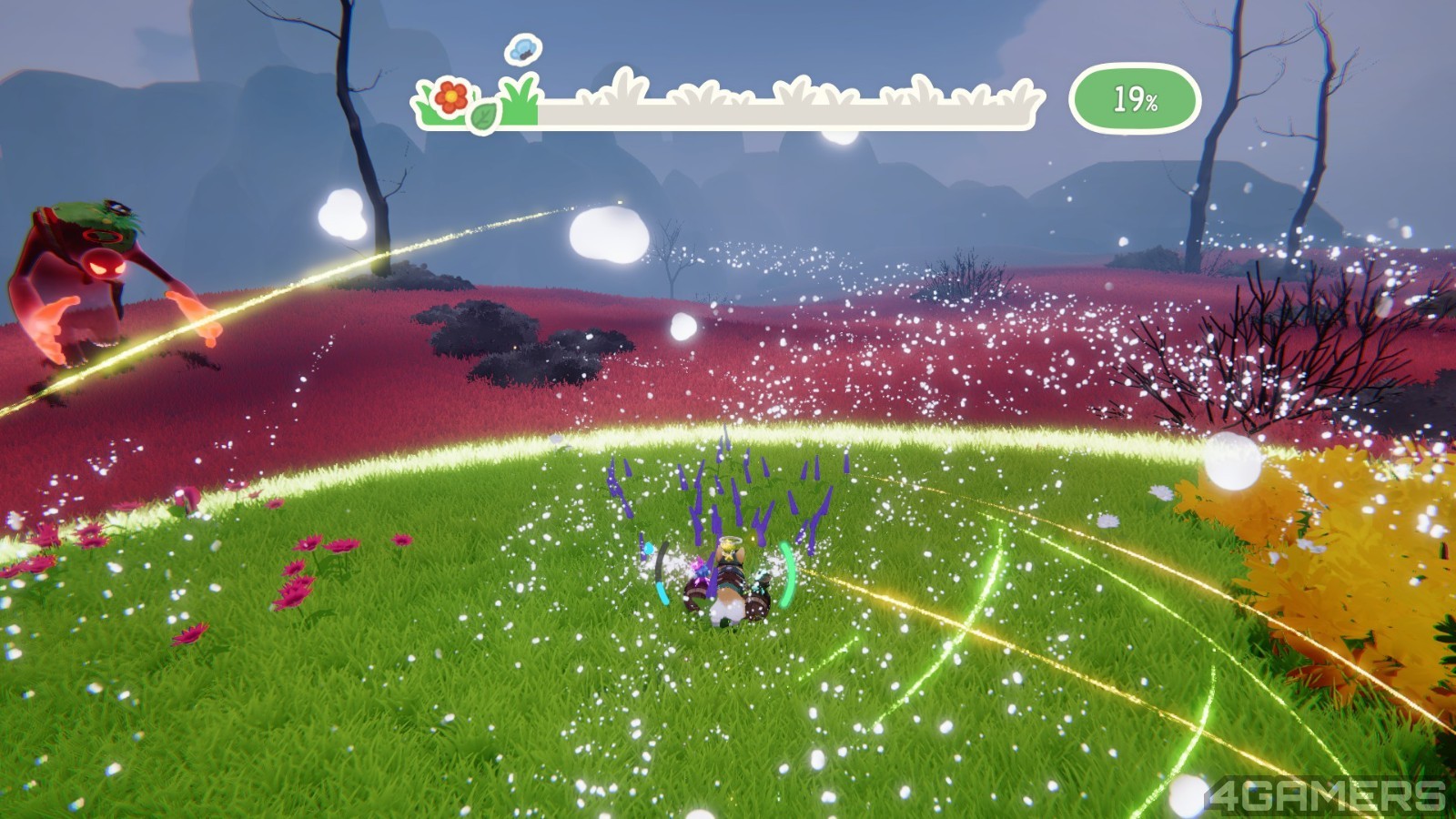The image size is (1456, 819).
Task: Select the blue butterfly icon above the bar
Action: (523, 49)
